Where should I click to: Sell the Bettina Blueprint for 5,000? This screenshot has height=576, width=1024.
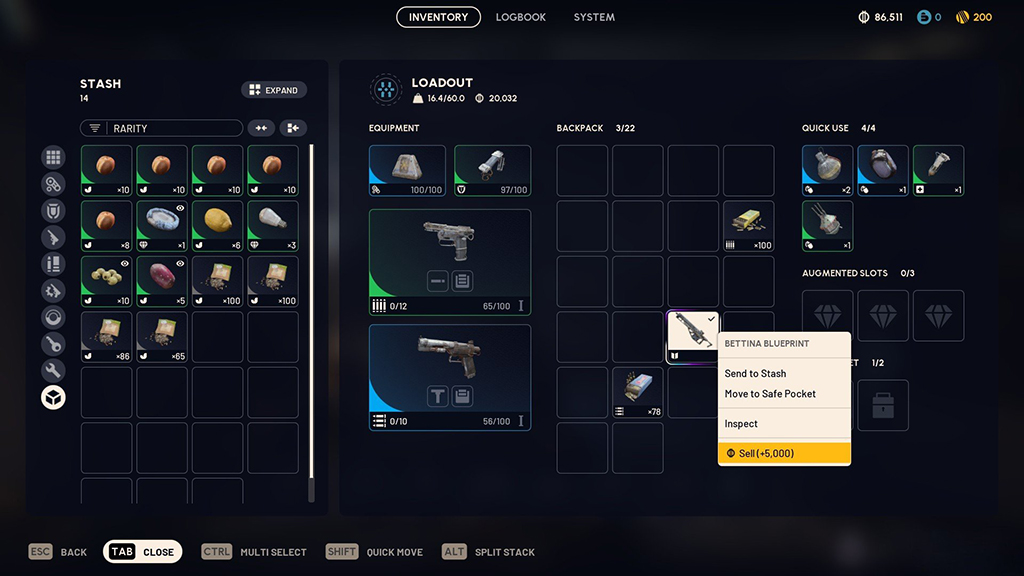coord(784,453)
